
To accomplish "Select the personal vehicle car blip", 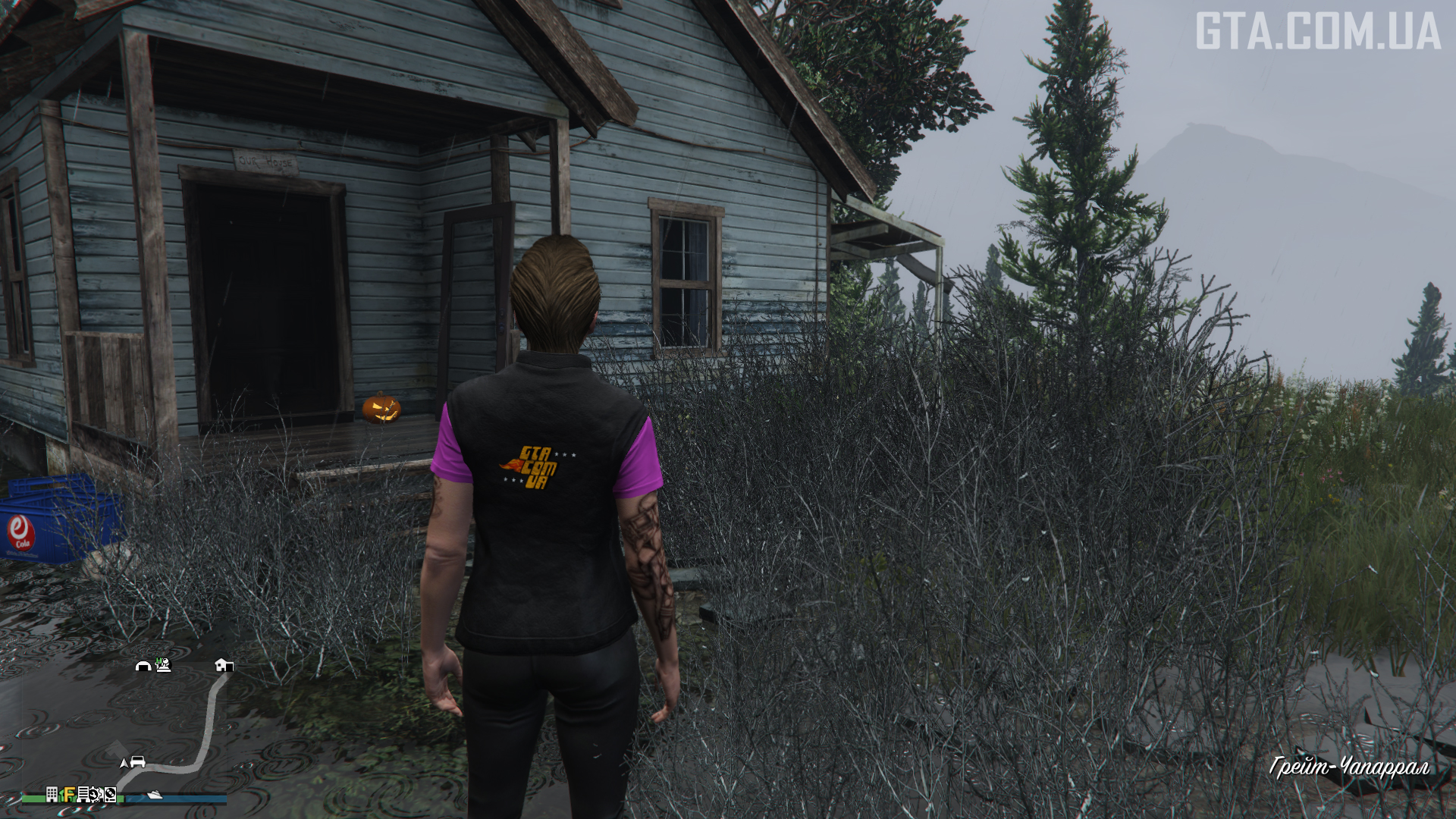I will (138, 761).
